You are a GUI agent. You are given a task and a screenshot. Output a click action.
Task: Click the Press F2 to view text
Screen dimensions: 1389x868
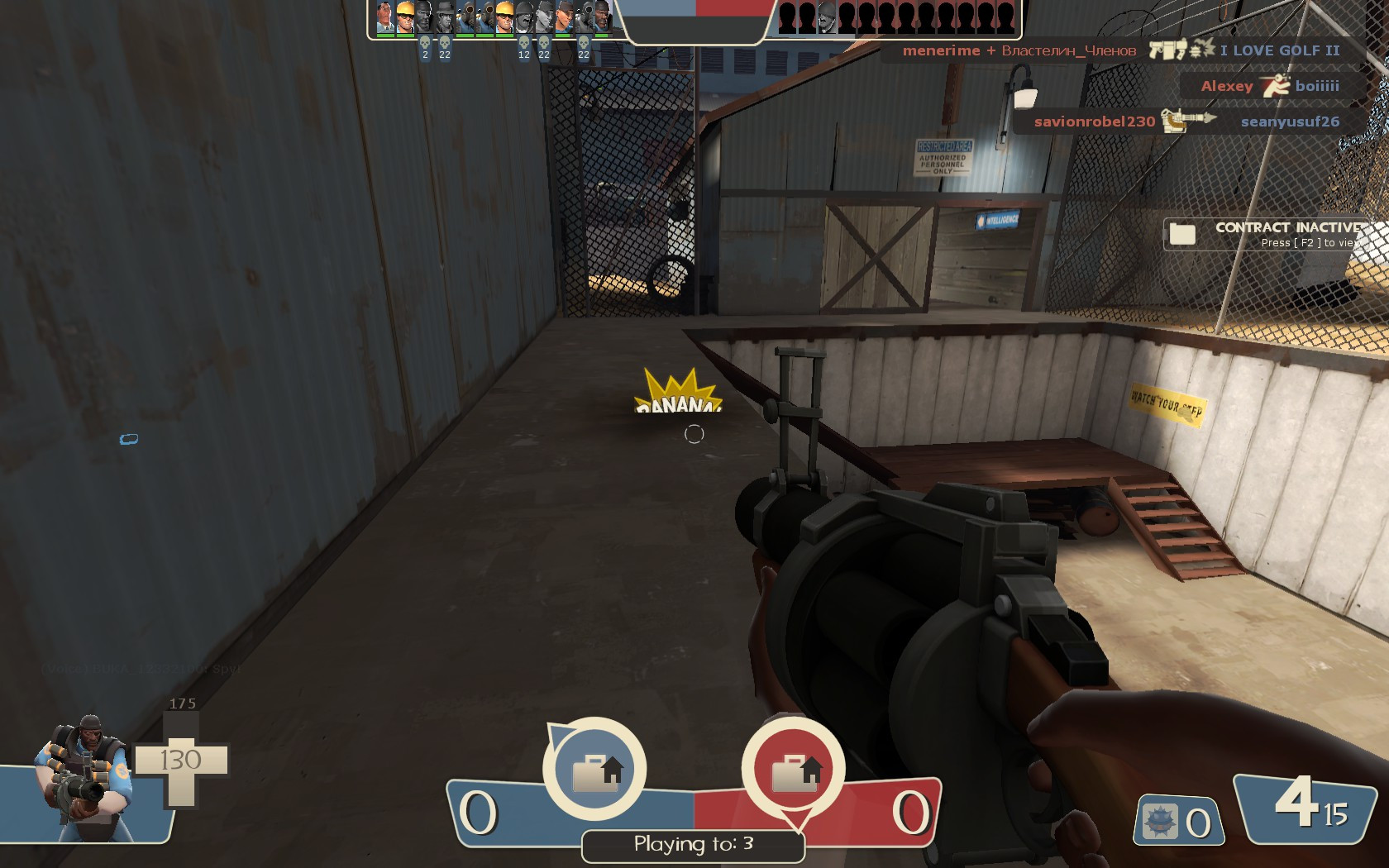pos(1310,244)
